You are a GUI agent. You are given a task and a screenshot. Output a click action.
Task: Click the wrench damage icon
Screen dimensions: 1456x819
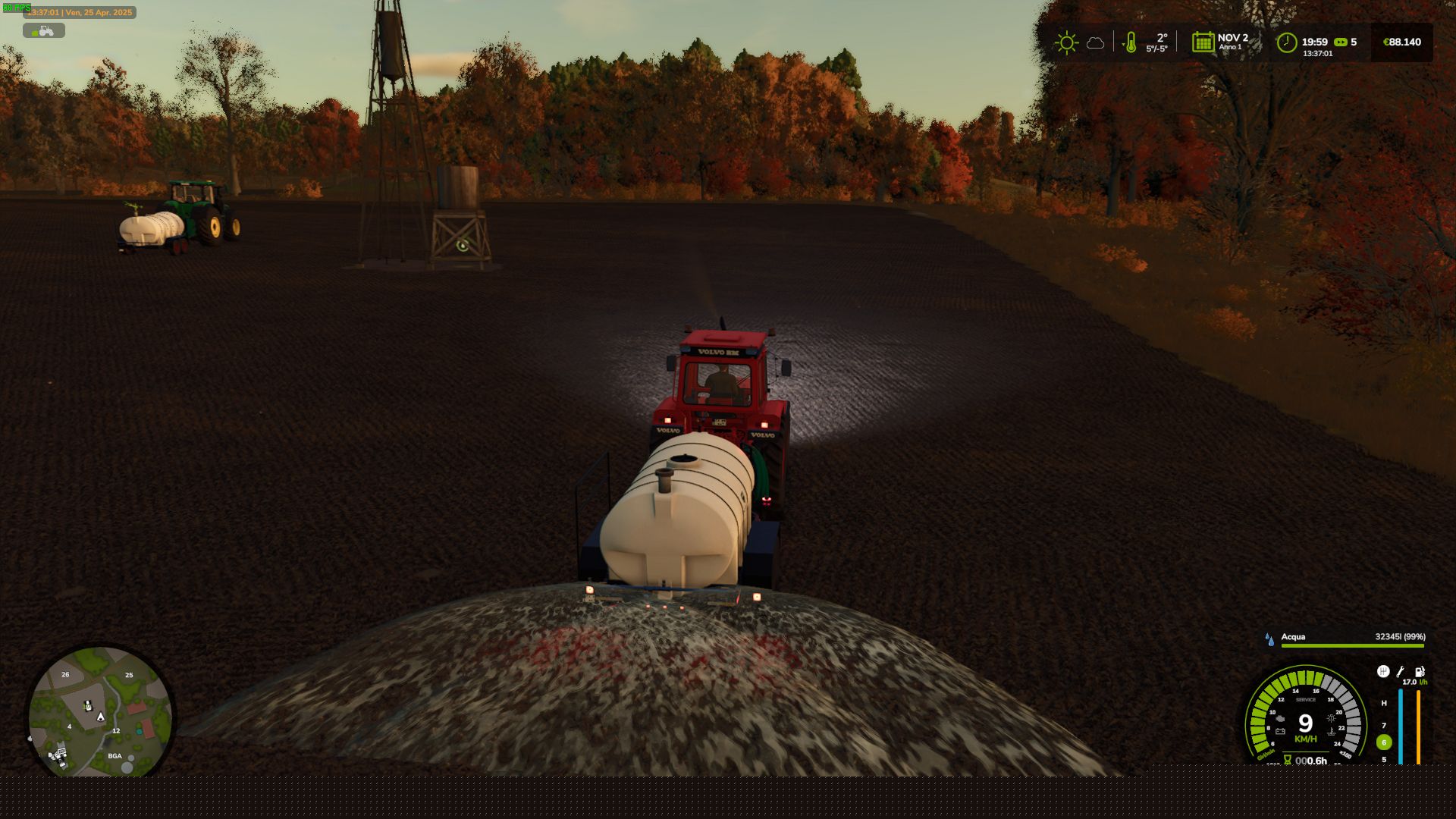pos(1401,671)
